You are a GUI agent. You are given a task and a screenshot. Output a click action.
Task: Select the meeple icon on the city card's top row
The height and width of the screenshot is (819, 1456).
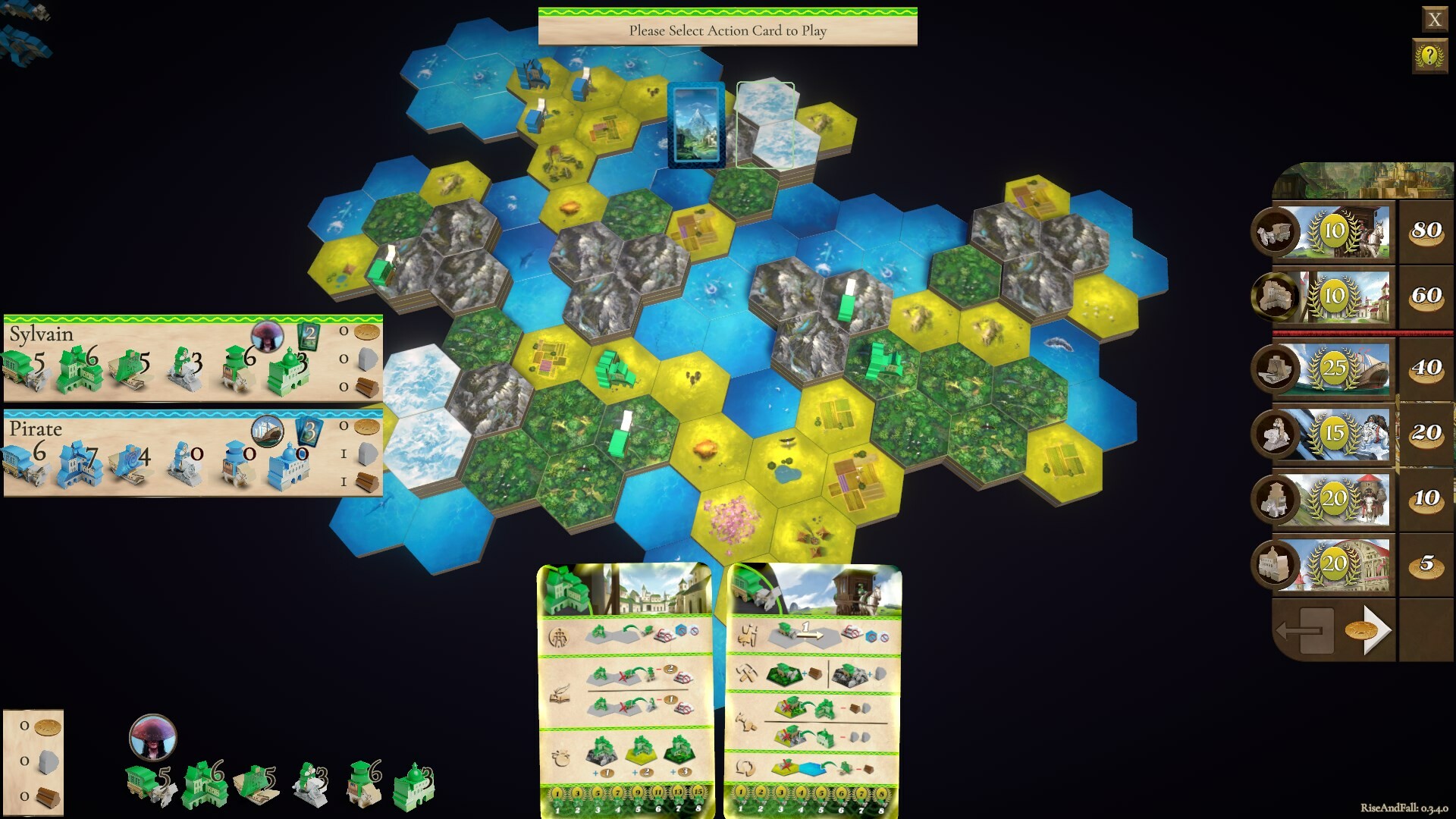(x=559, y=639)
